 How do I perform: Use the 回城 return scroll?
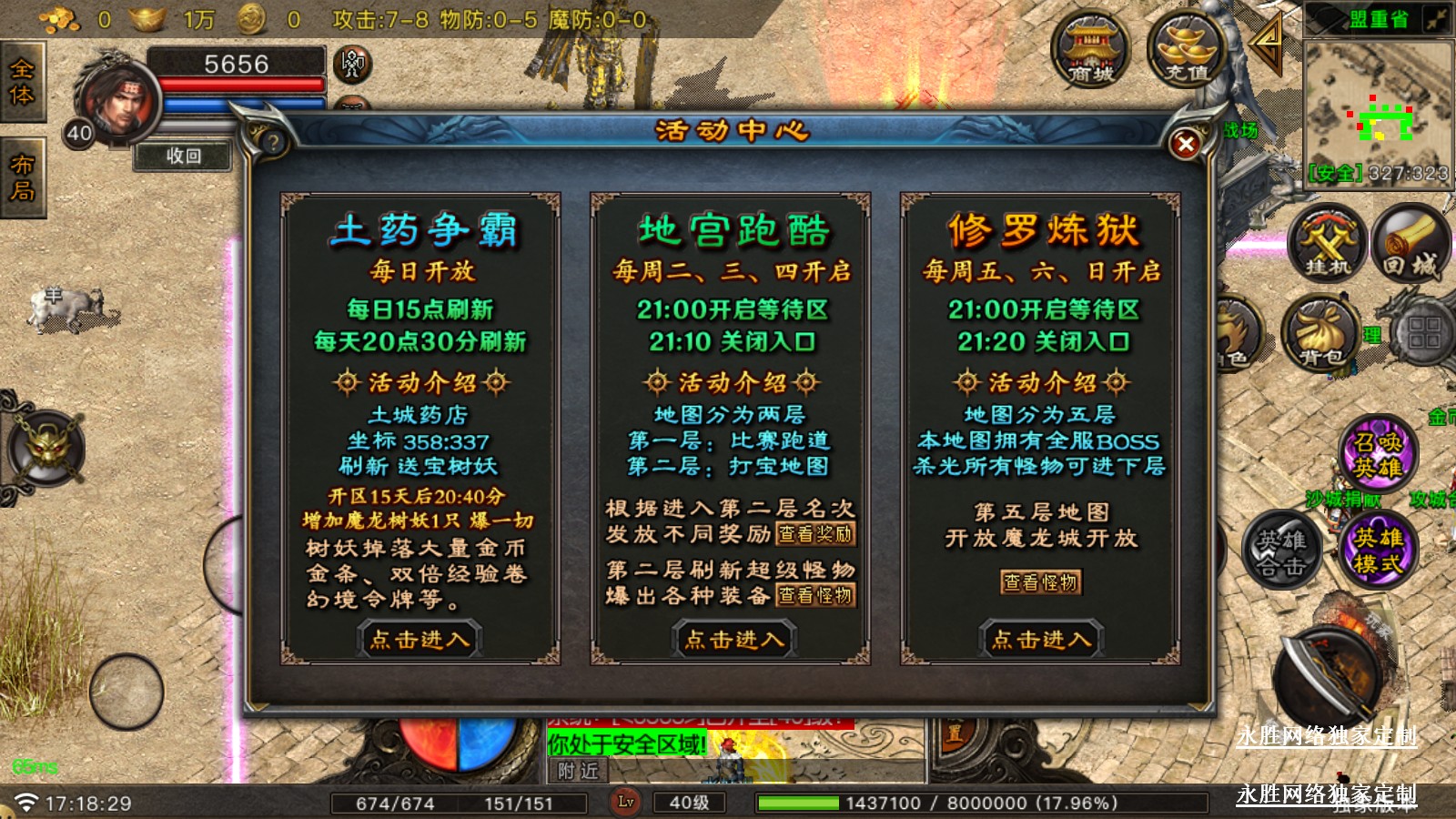[x=1410, y=241]
